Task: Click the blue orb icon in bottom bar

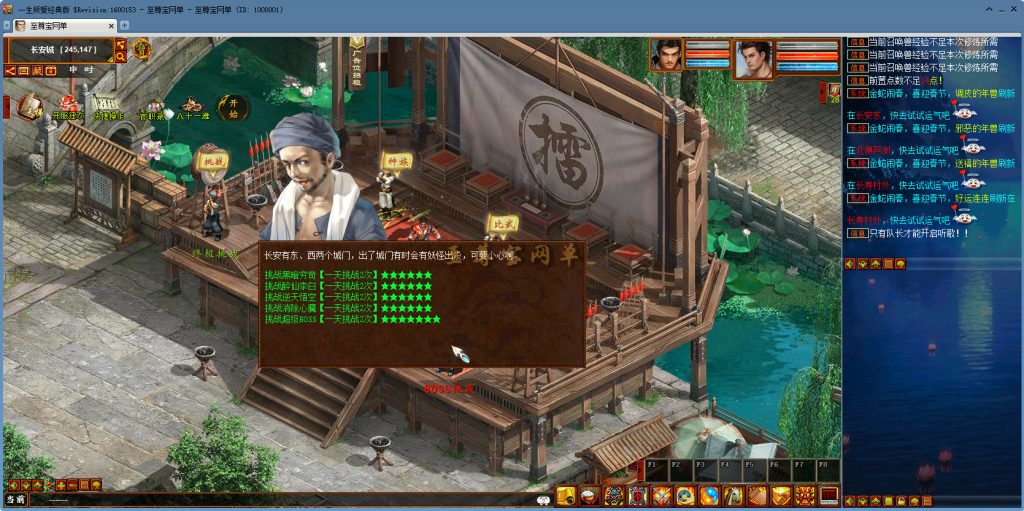Action: pos(709,495)
